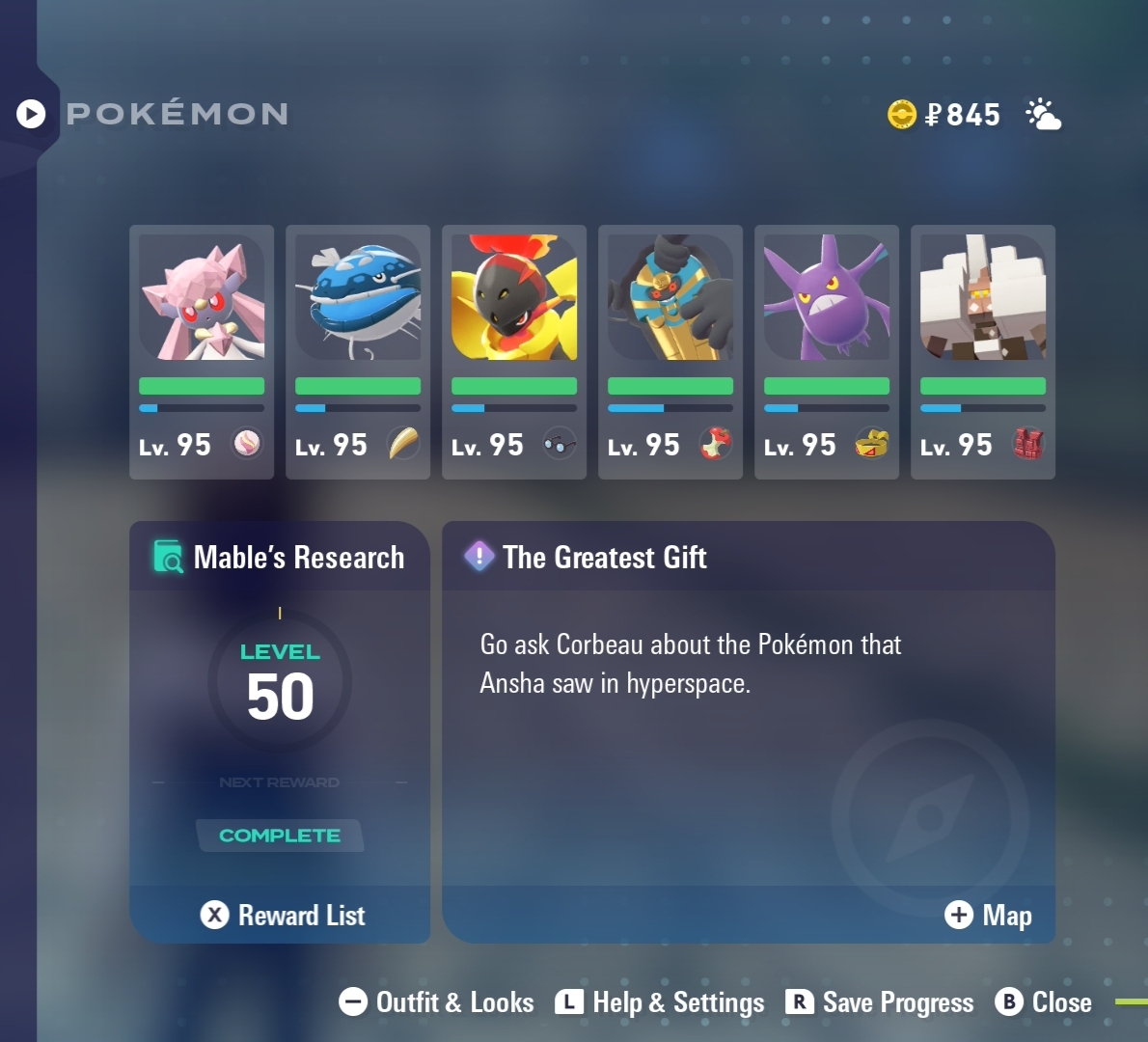The image size is (1148, 1042).
Task: Open Outfit & Looks
Action: (x=436, y=1002)
